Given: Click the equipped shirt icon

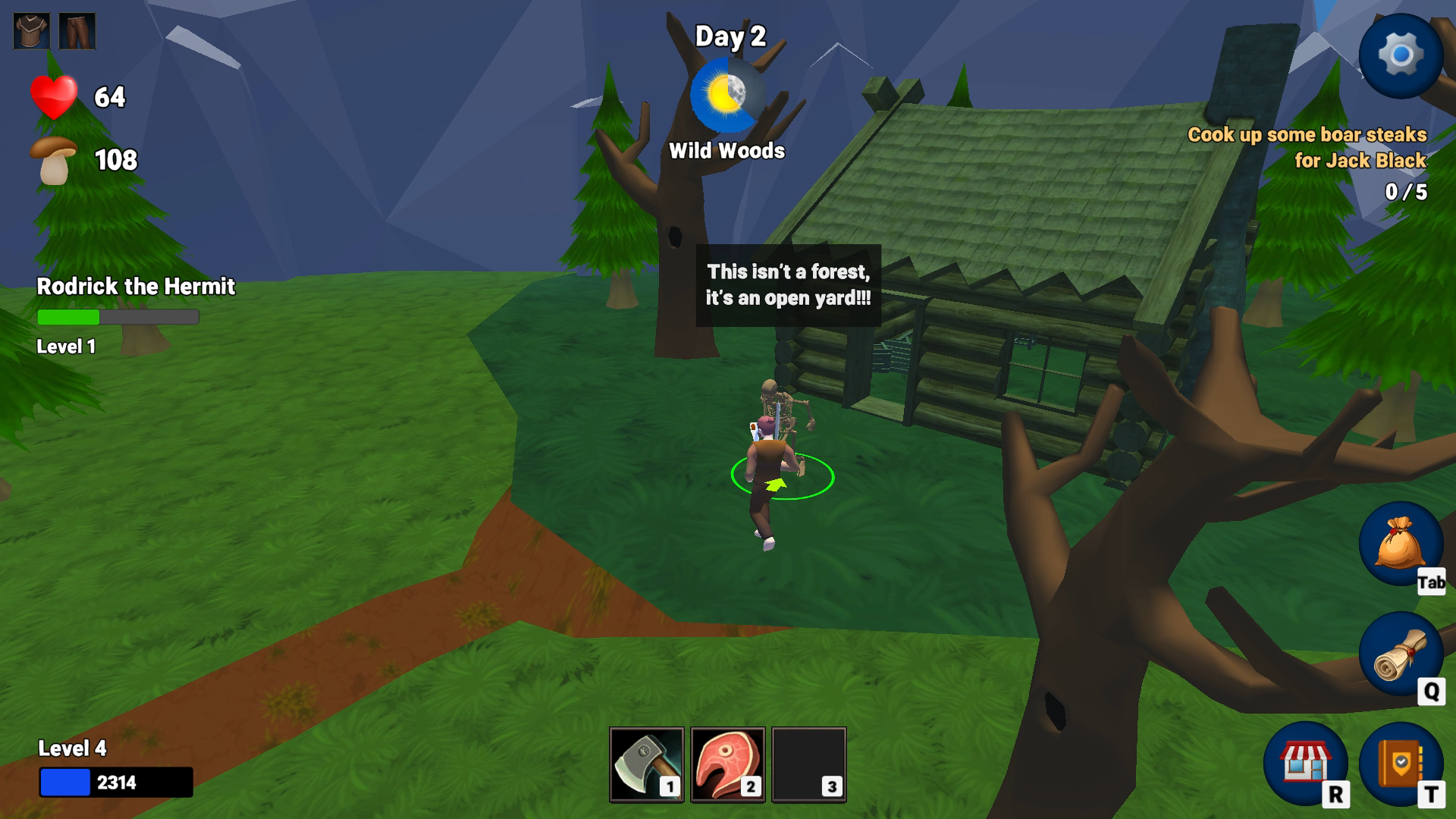Looking at the screenshot, I should (32, 31).
